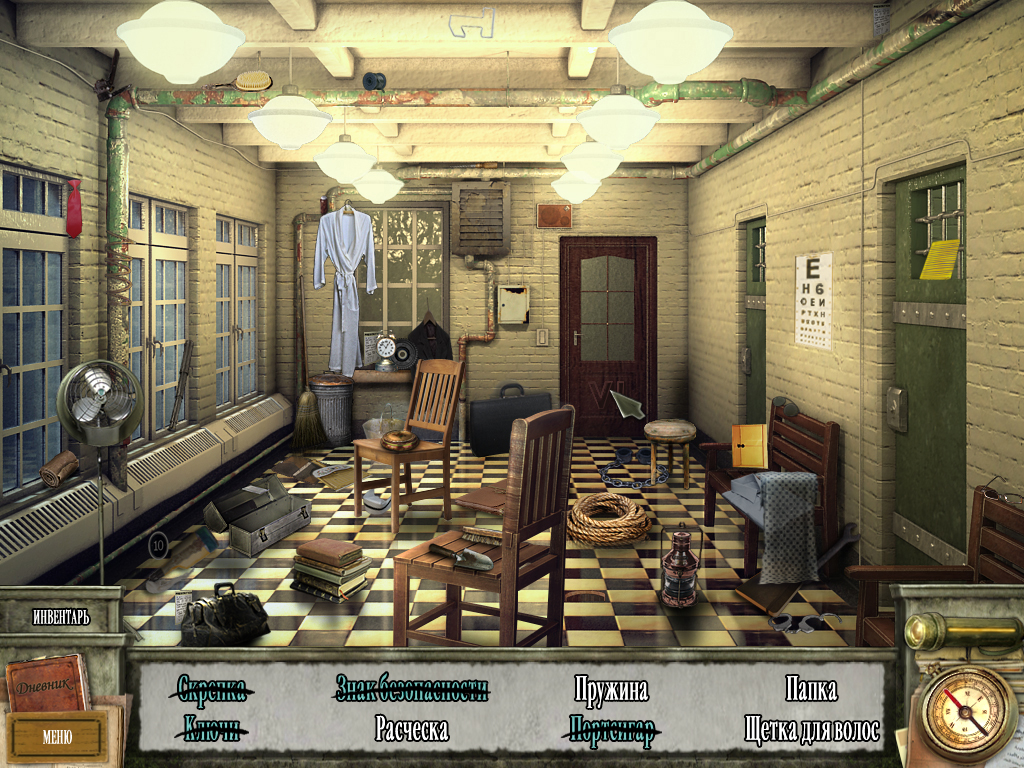Screen dimensions: 1024x768
Task: Select Пружина in the item list
Action: click(611, 689)
